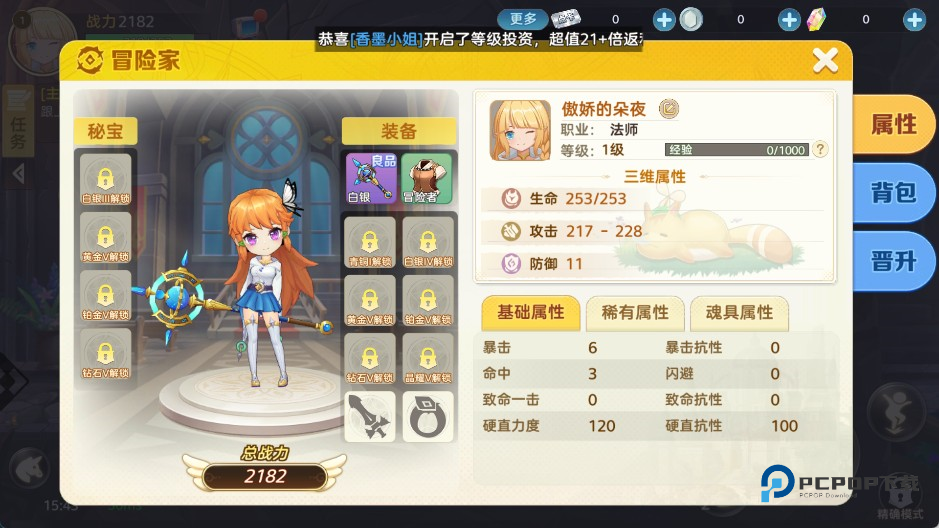Go to the 晋升 side tab

pyautogui.click(x=893, y=262)
